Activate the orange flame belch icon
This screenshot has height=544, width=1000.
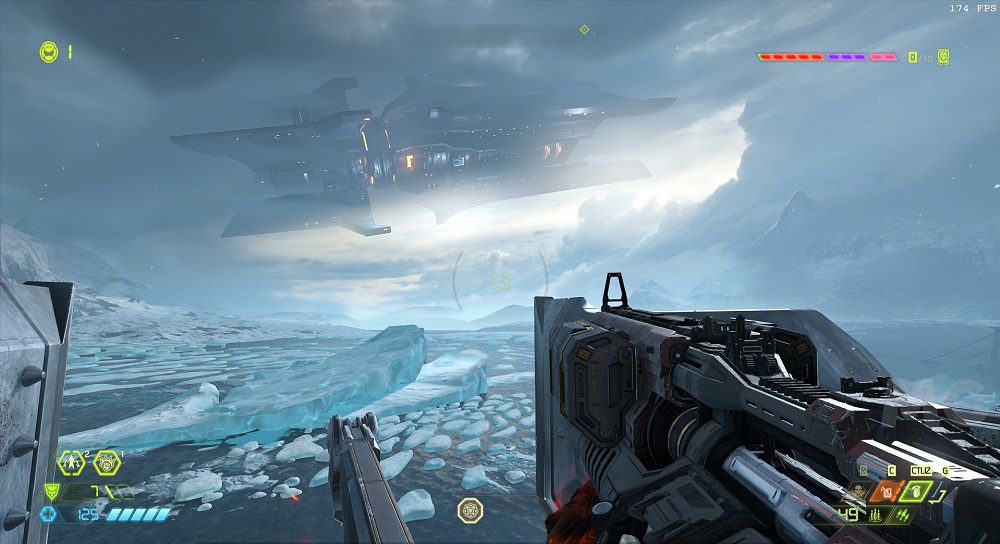[x=887, y=492]
